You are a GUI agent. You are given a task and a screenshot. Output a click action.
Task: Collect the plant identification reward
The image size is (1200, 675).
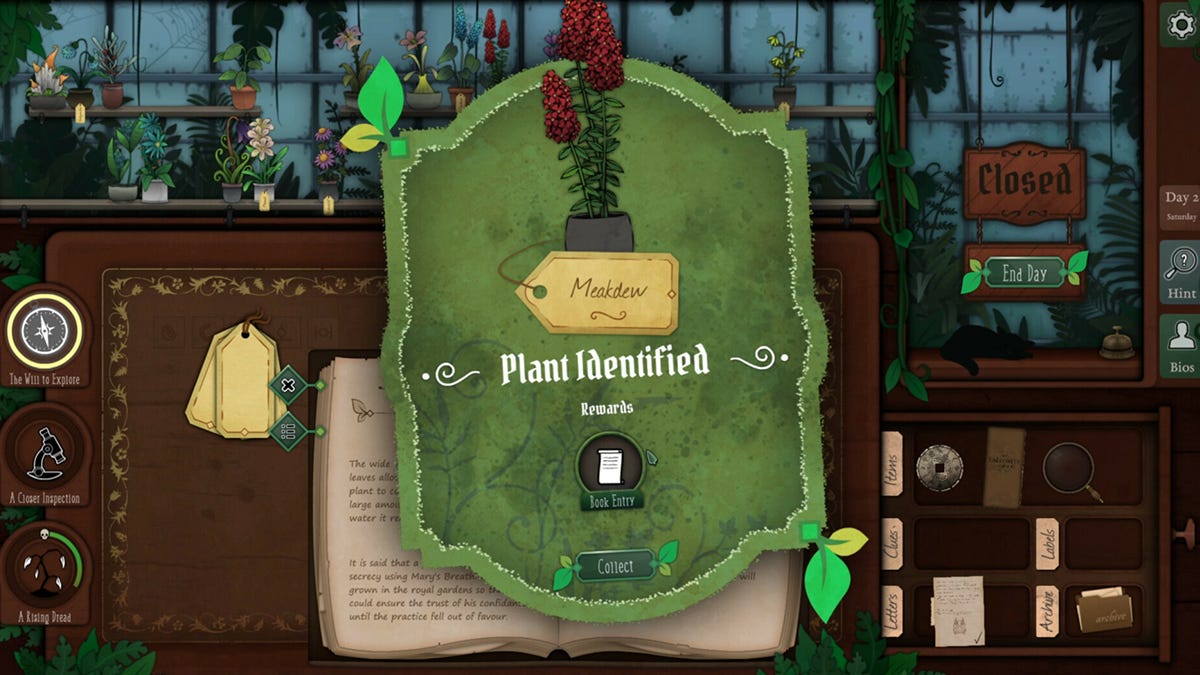pos(615,567)
